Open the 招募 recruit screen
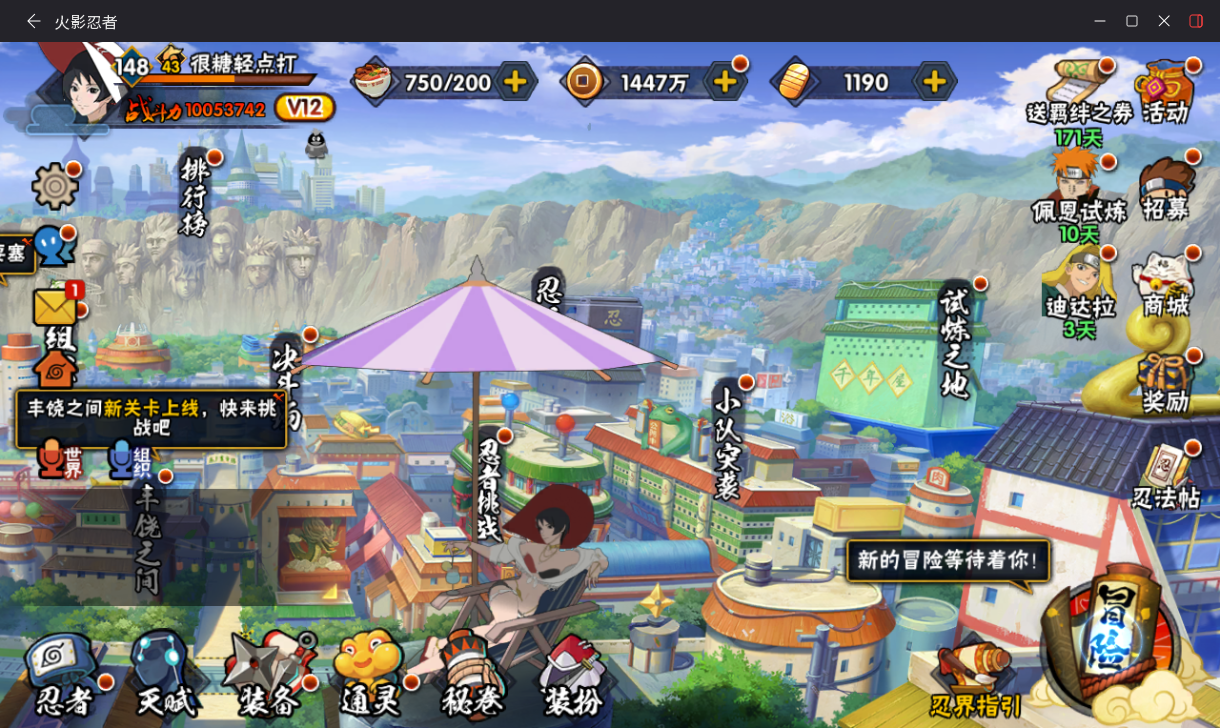The image size is (1220, 728). pyautogui.click(x=1166, y=188)
